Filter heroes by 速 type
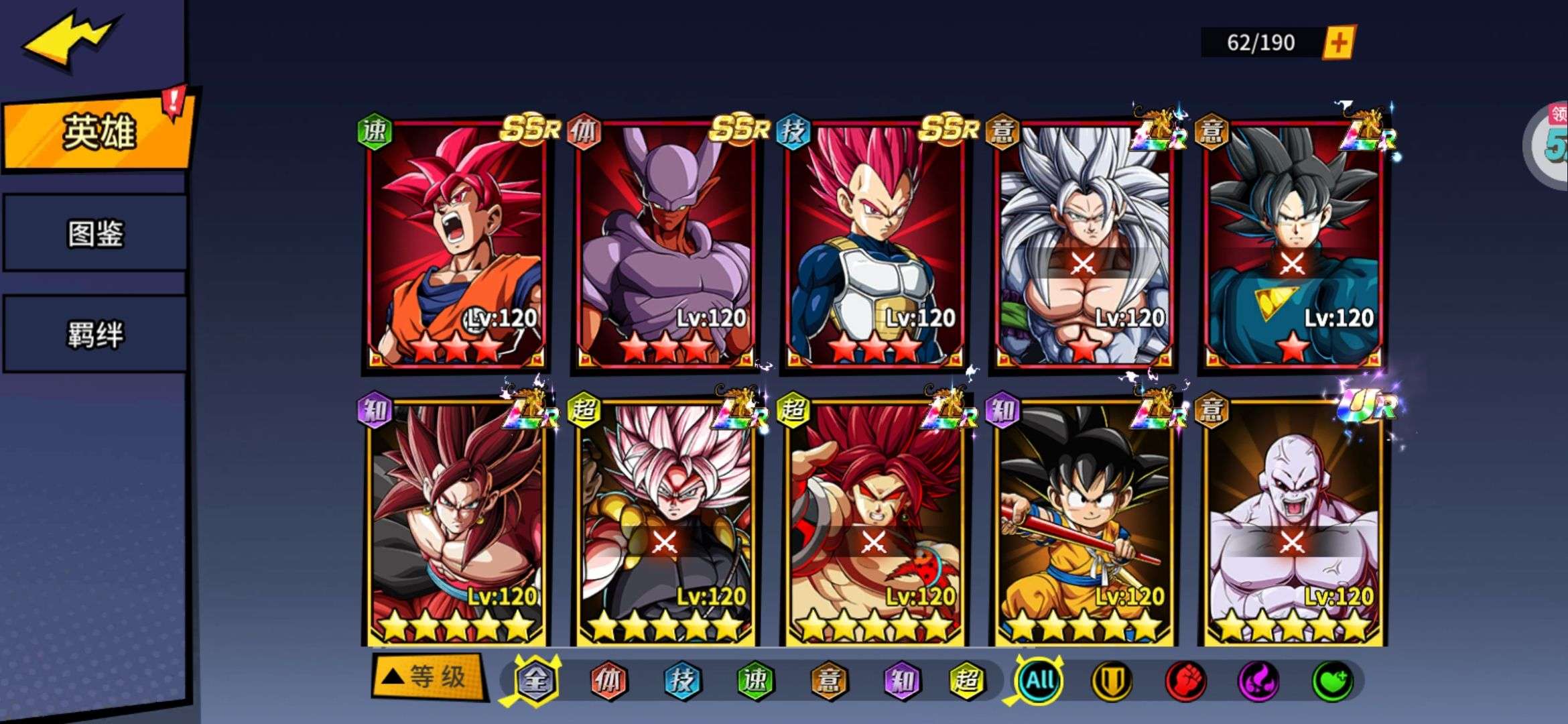 pos(755,681)
